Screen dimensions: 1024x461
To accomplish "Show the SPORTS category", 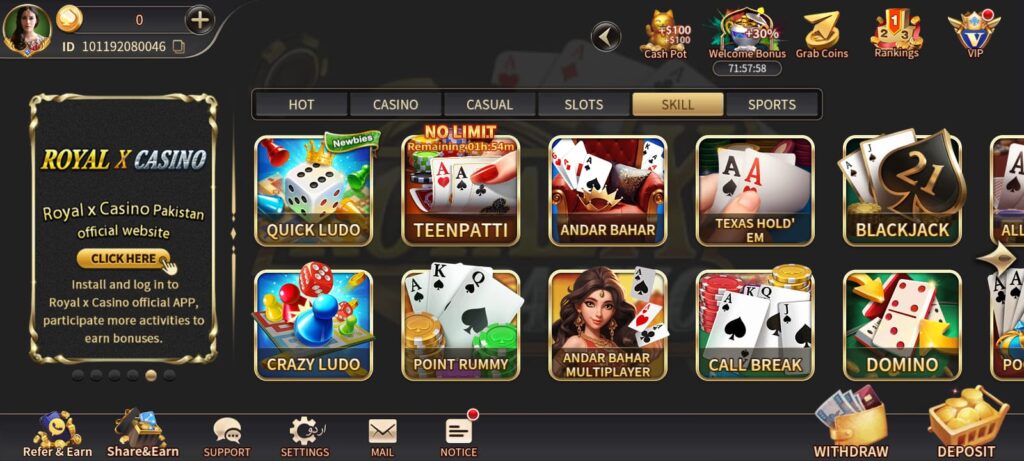I will 772,104.
